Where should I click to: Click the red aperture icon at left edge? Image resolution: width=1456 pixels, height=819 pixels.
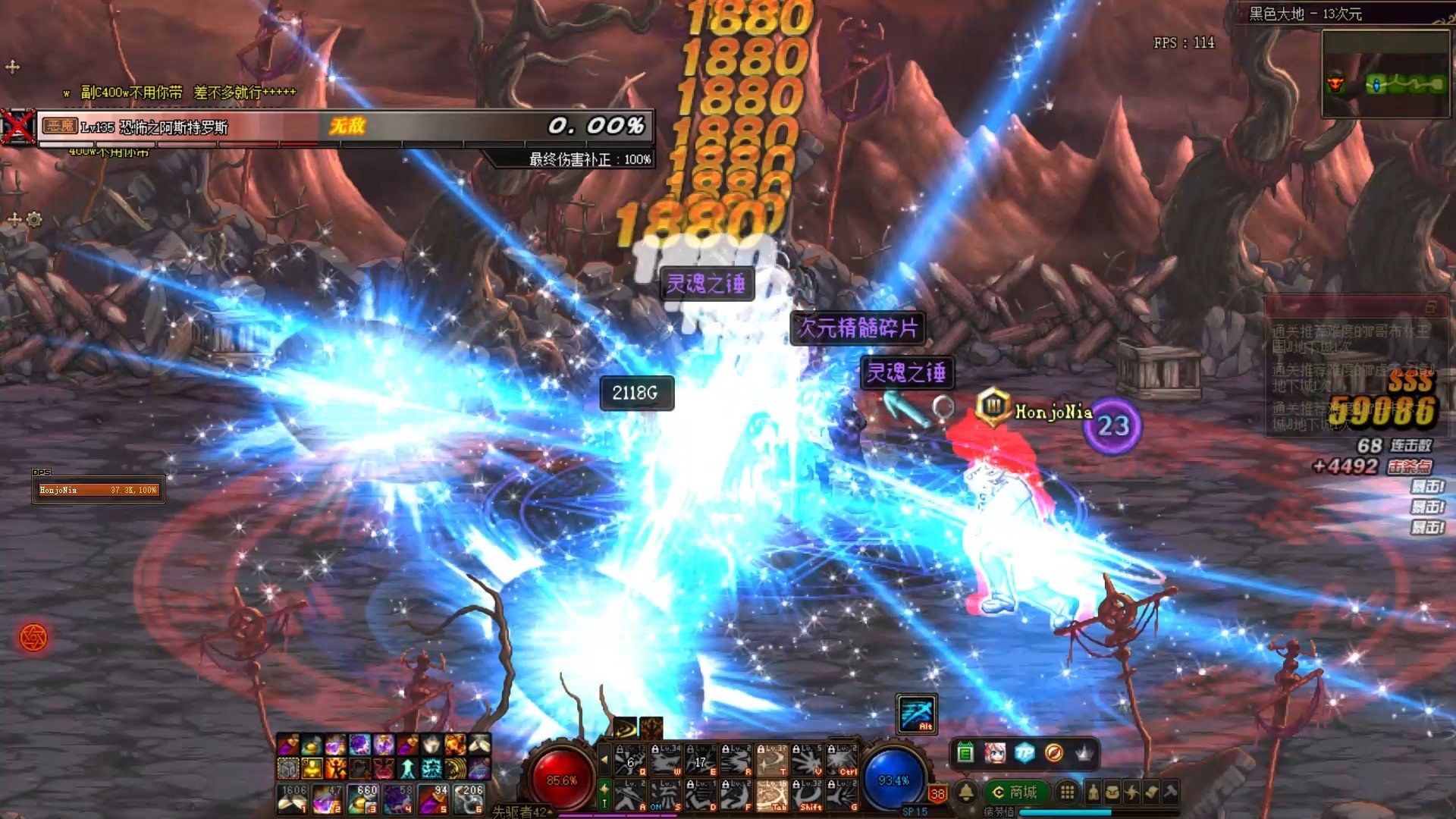[x=33, y=637]
